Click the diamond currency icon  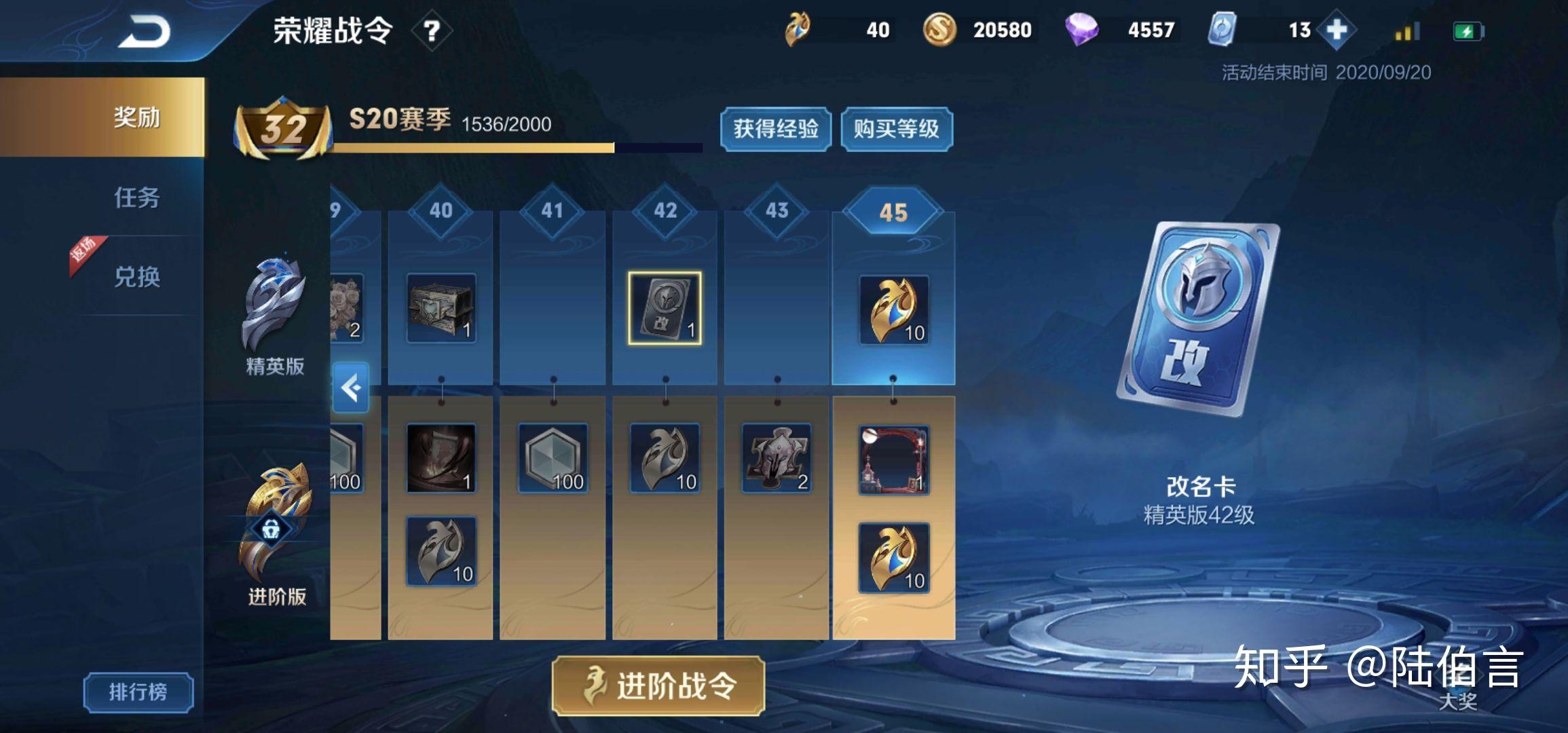1083,30
